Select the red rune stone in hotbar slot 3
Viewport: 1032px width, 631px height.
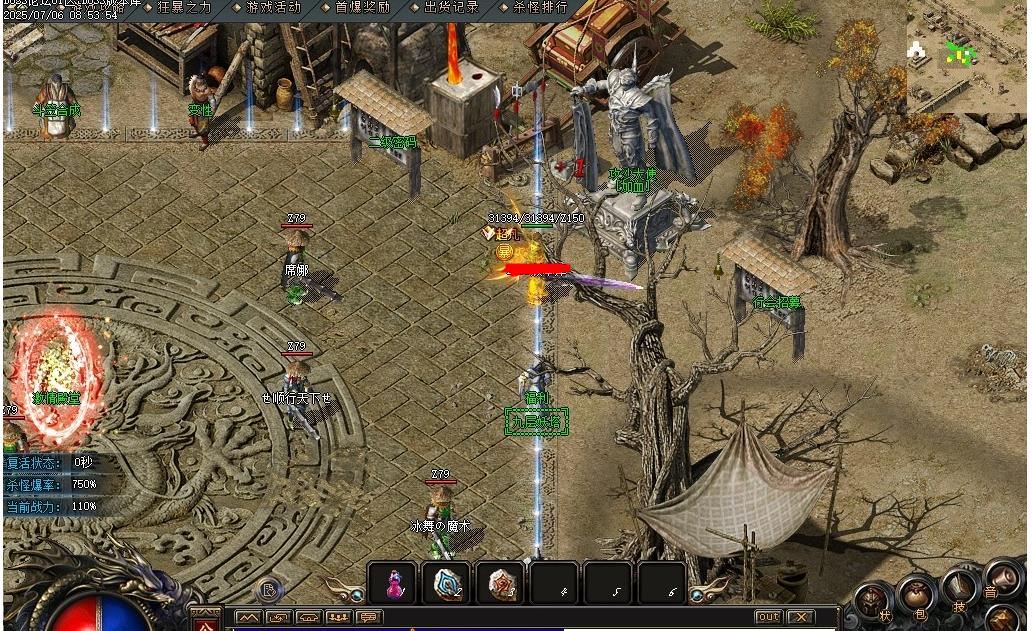point(500,584)
